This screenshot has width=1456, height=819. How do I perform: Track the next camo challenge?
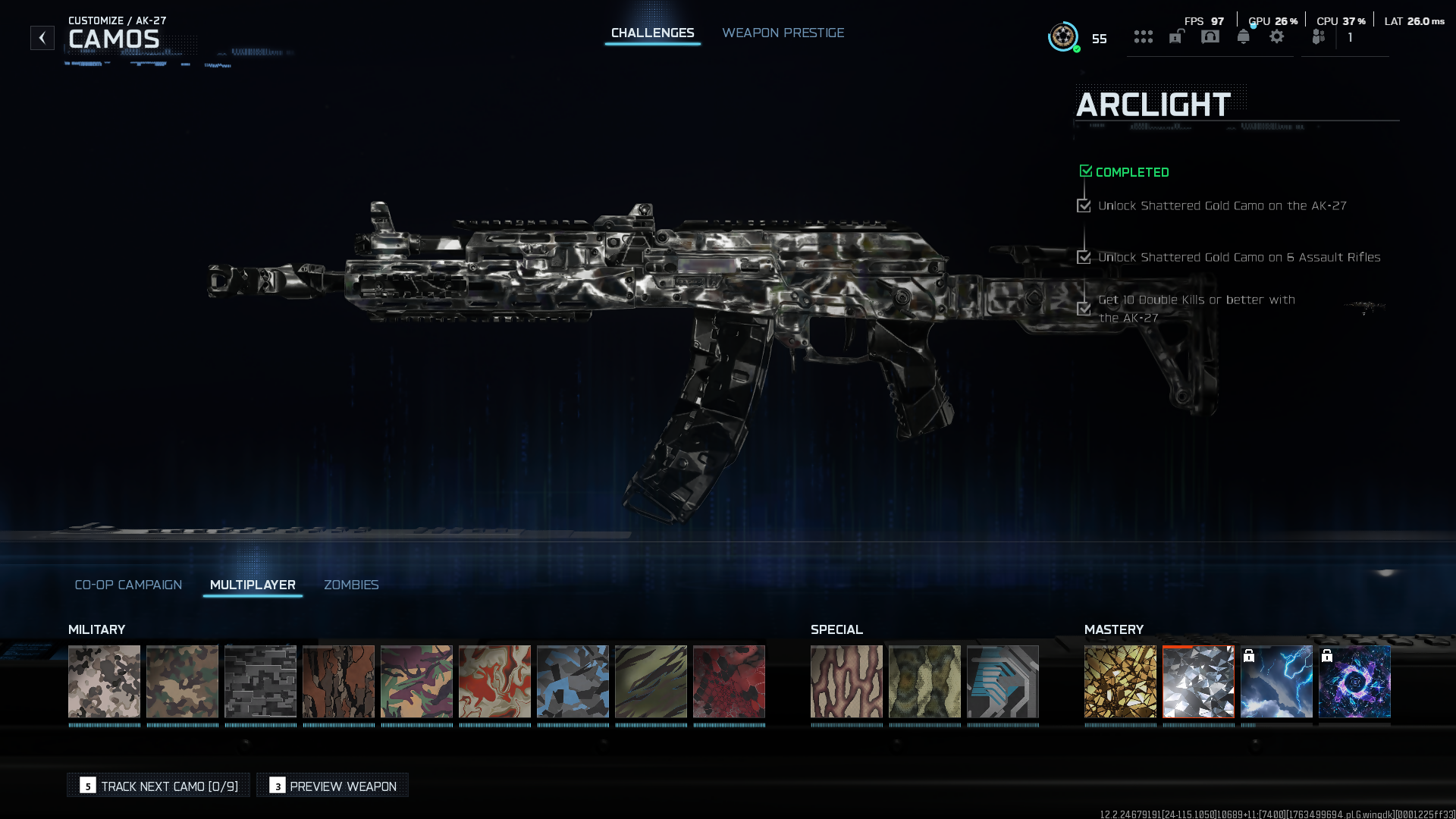tap(158, 786)
